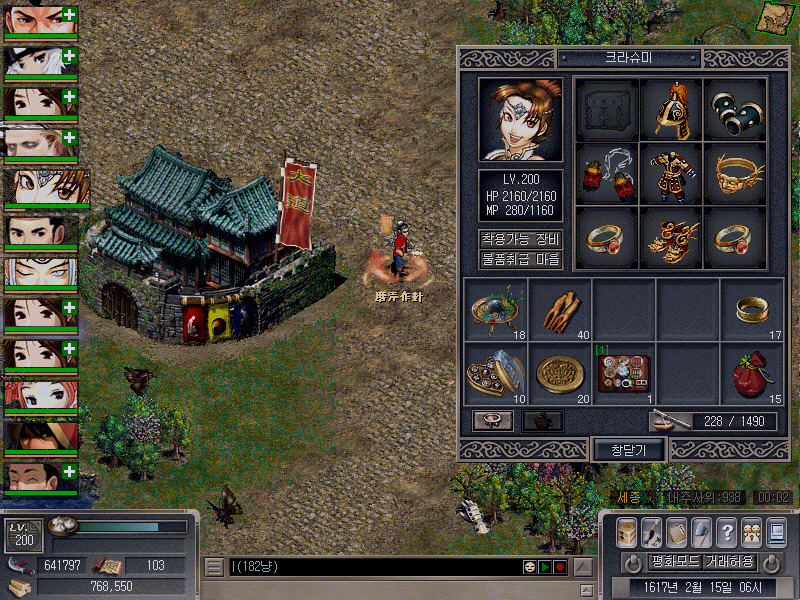Pick the wooden ginseng root item stack
The height and width of the screenshot is (600, 800).
point(560,312)
